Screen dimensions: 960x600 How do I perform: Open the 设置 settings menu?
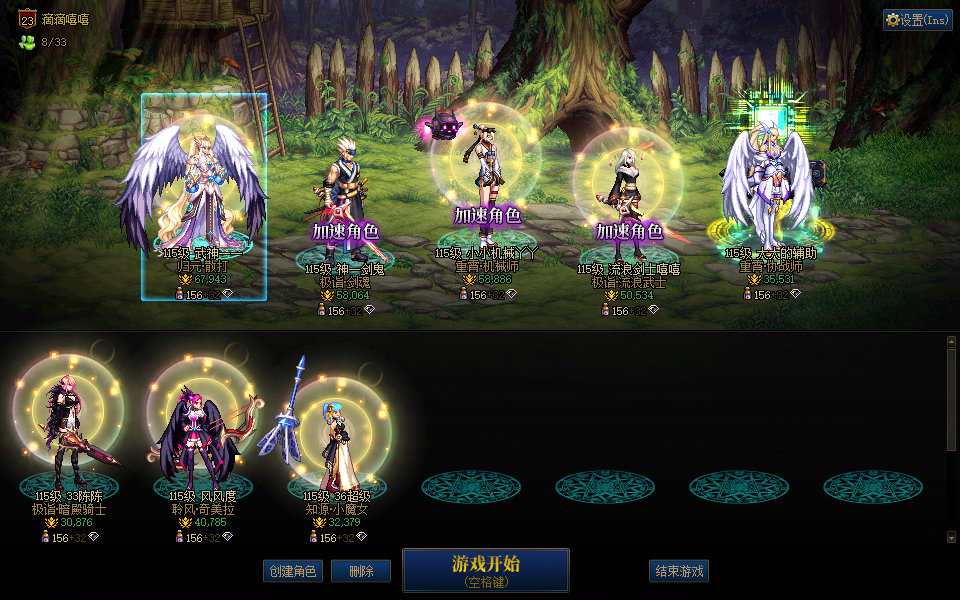[917, 20]
